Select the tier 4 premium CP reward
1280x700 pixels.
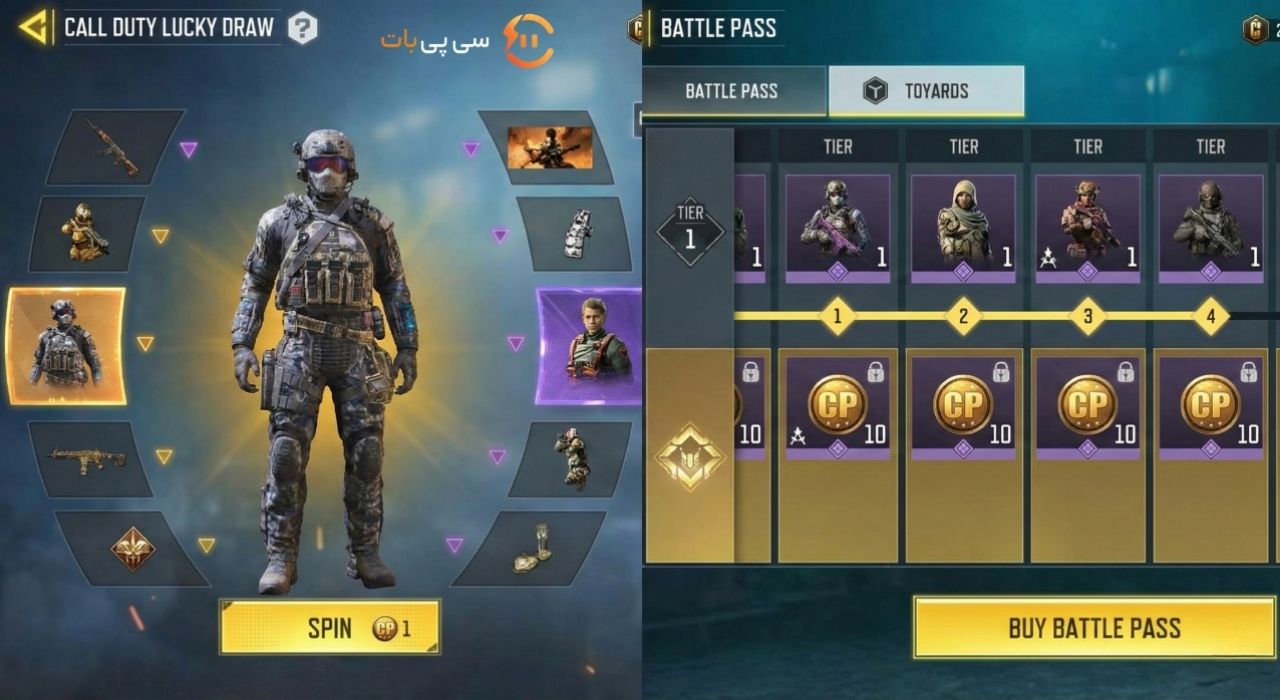(1211, 405)
